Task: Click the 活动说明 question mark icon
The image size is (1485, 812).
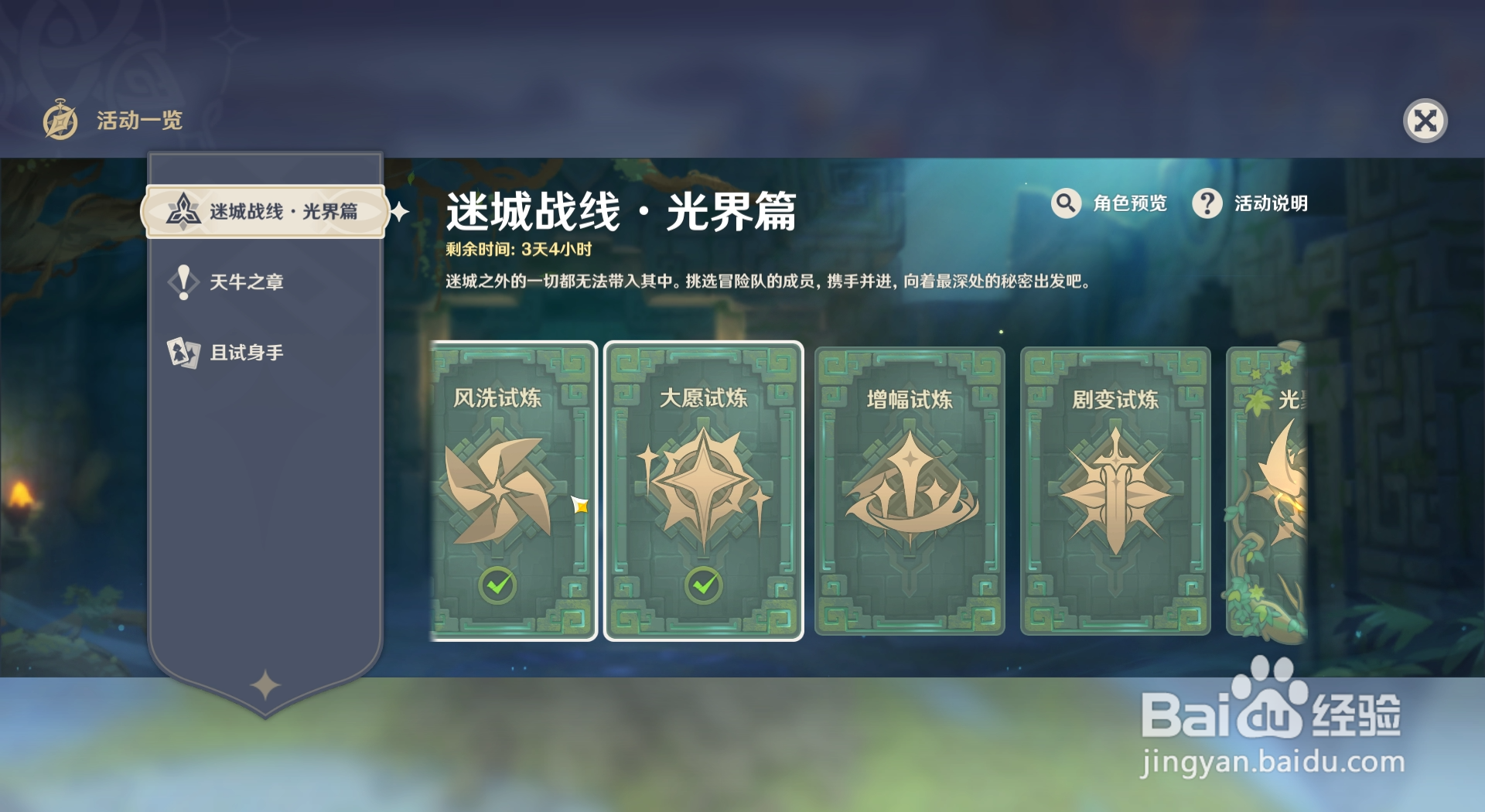Action: tap(1207, 203)
